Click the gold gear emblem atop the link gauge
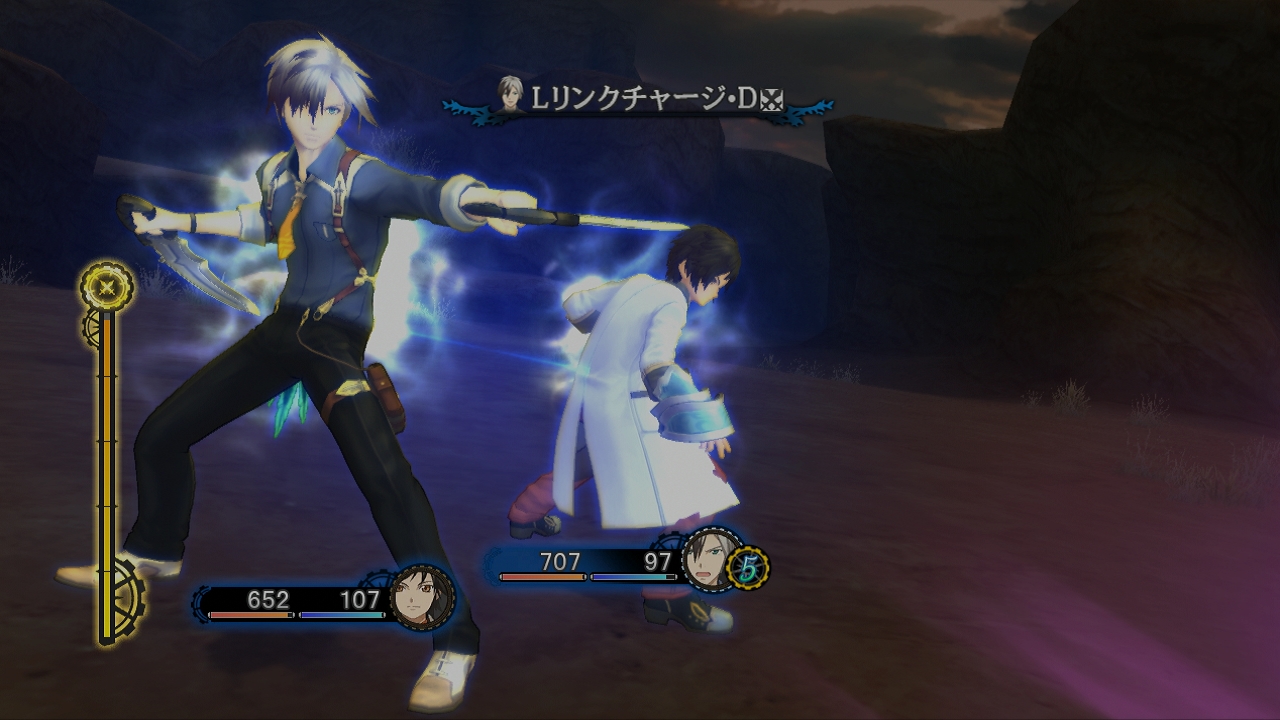The width and height of the screenshot is (1280, 720). pos(106,287)
